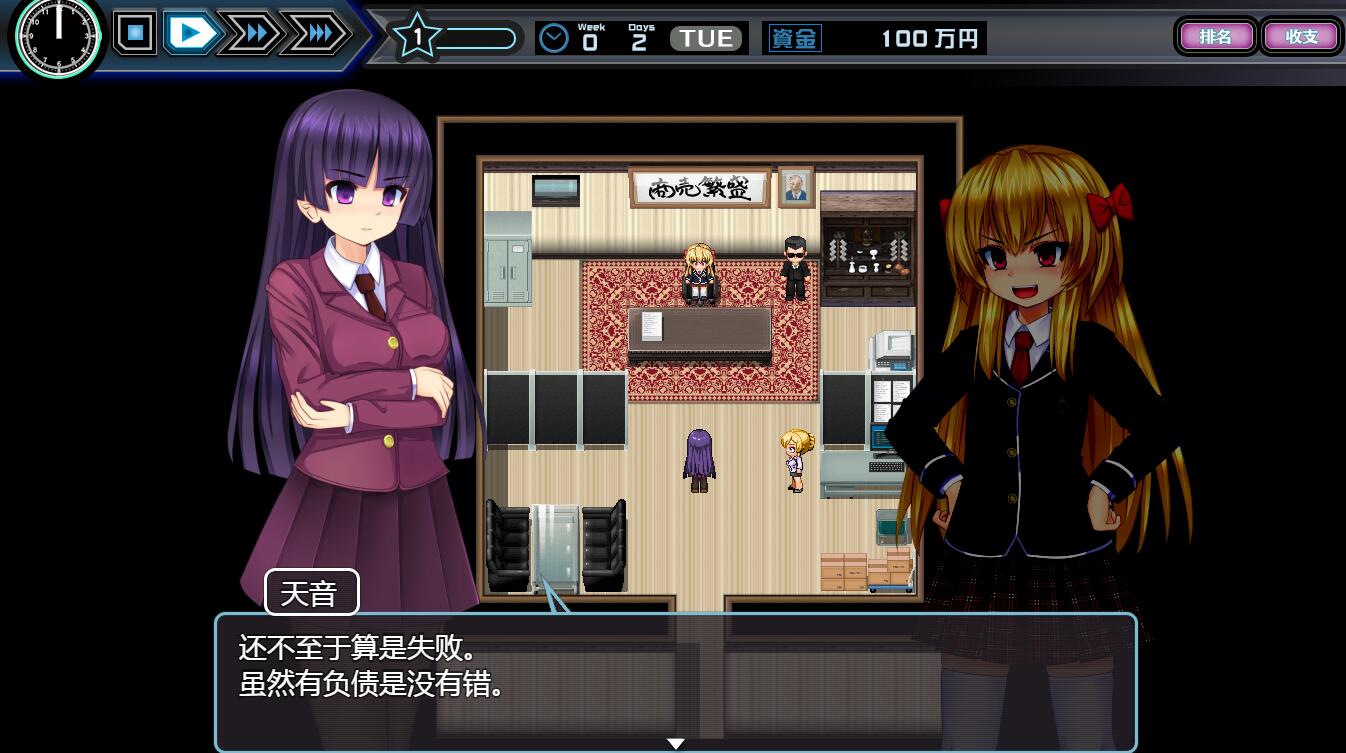Viewport: 1346px width, 753px height.
Task: Advance dialogue using the down arrow
Action: point(676,743)
